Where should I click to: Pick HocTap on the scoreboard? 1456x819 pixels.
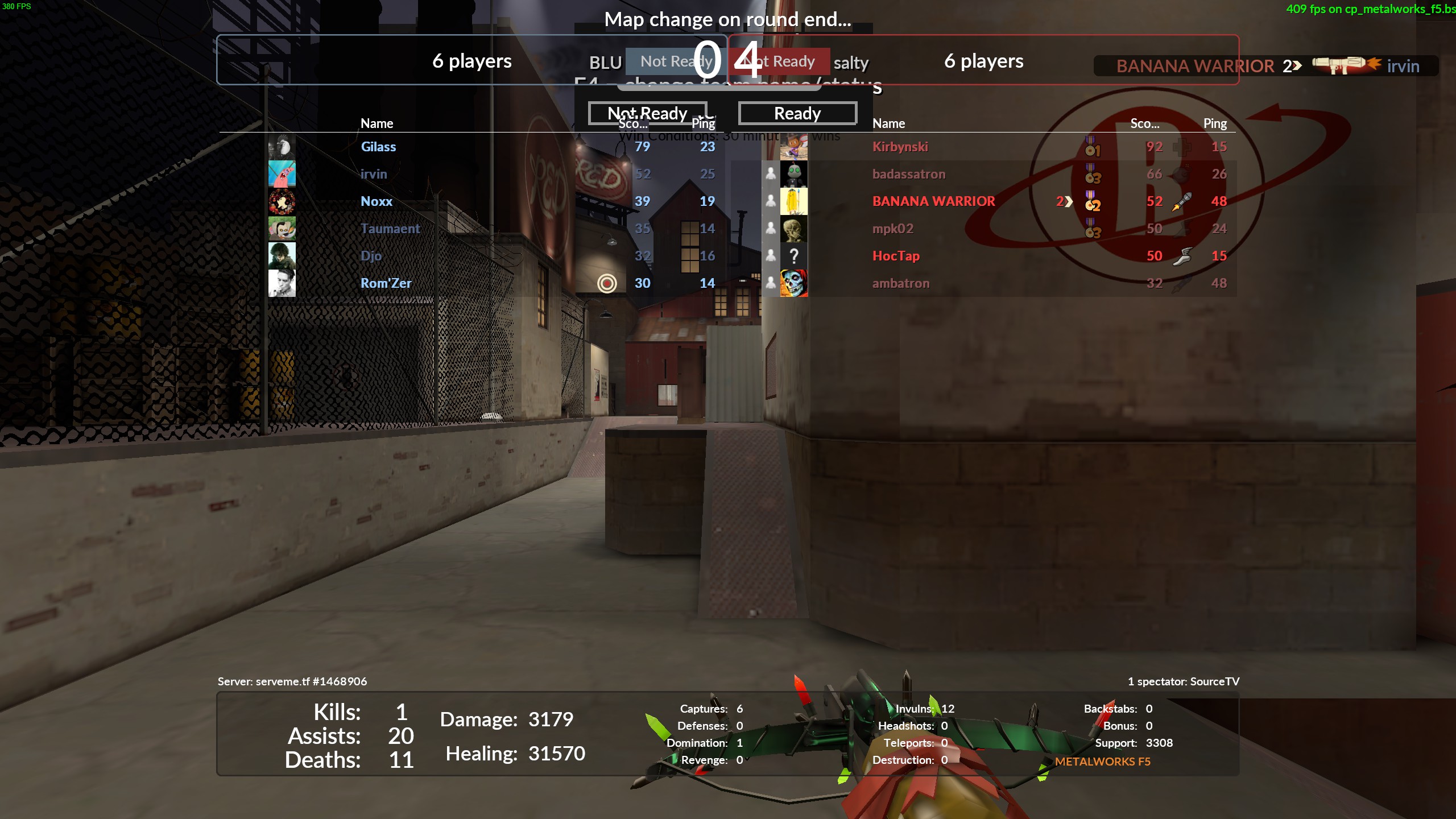(x=896, y=256)
